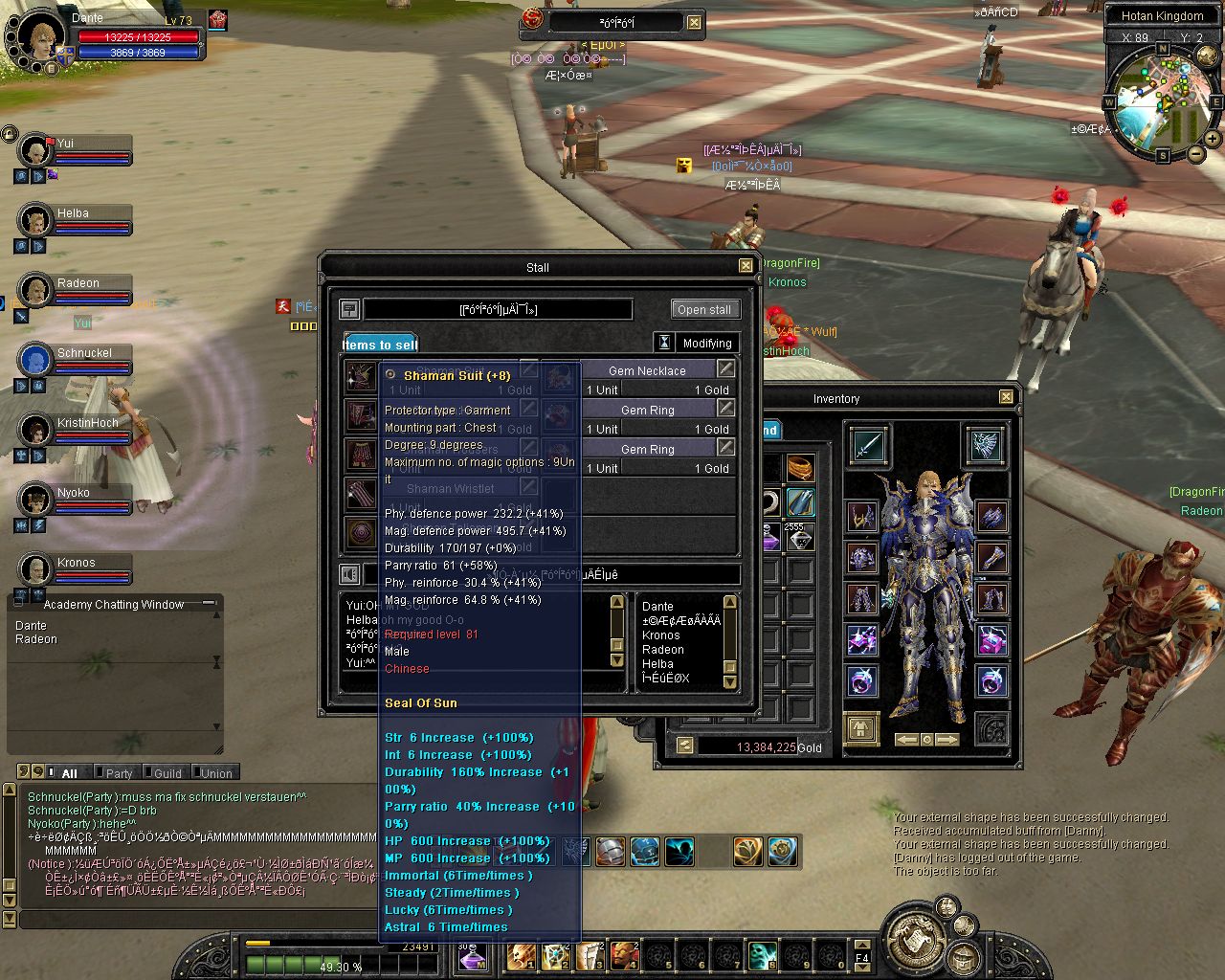Open the Union chat tab

click(215, 773)
